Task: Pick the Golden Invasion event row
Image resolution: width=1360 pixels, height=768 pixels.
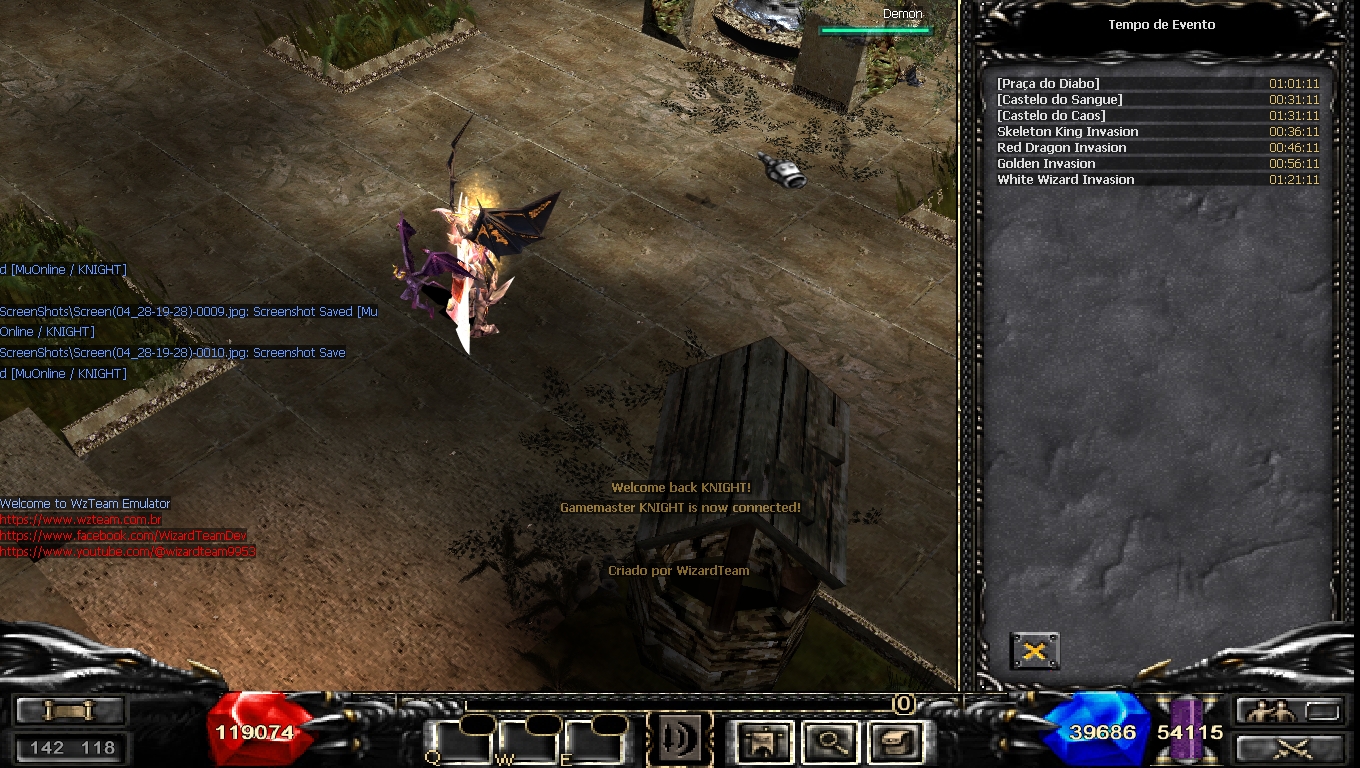Action: (1157, 164)
